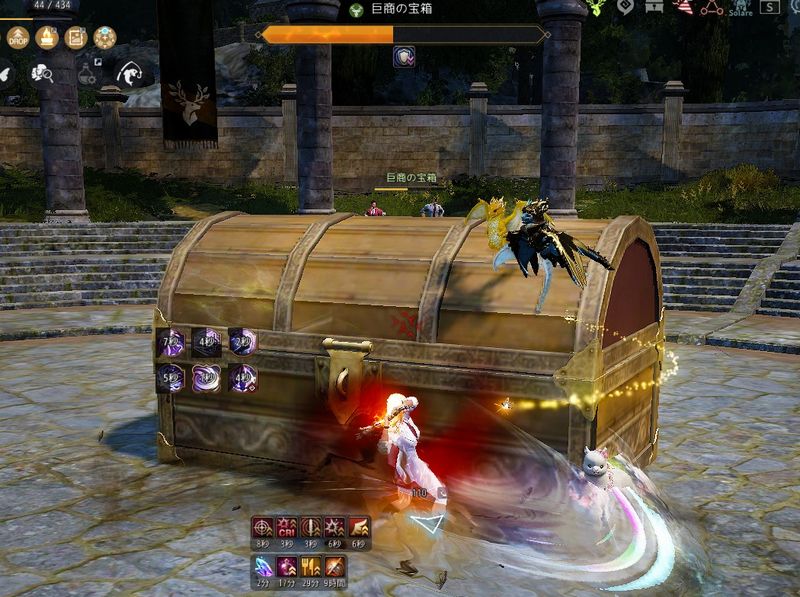Select the crosshair accuracy buff icon
The image size is (800, 597).
click(x=262, y=528)
